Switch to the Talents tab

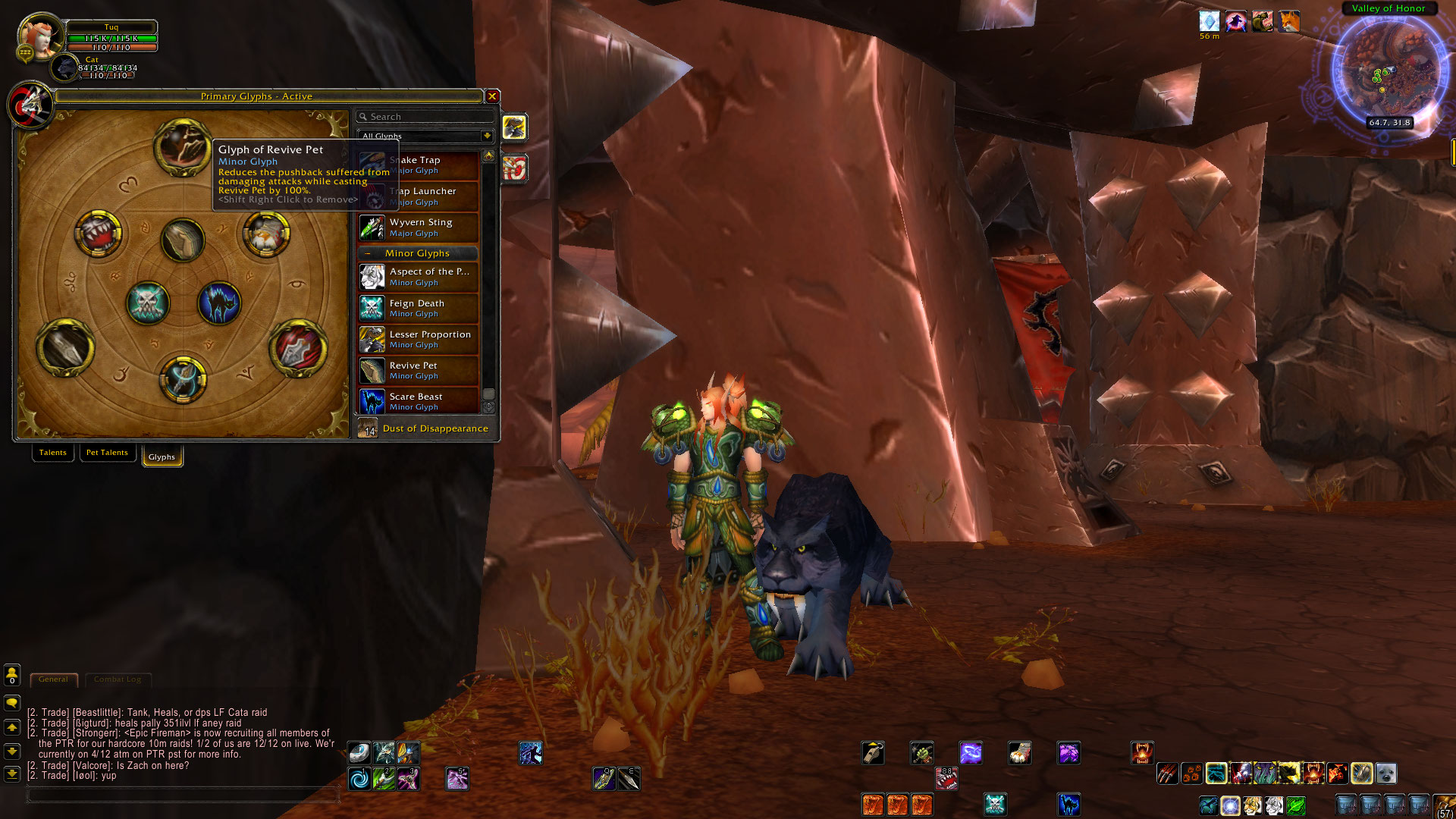click(52, 452)
